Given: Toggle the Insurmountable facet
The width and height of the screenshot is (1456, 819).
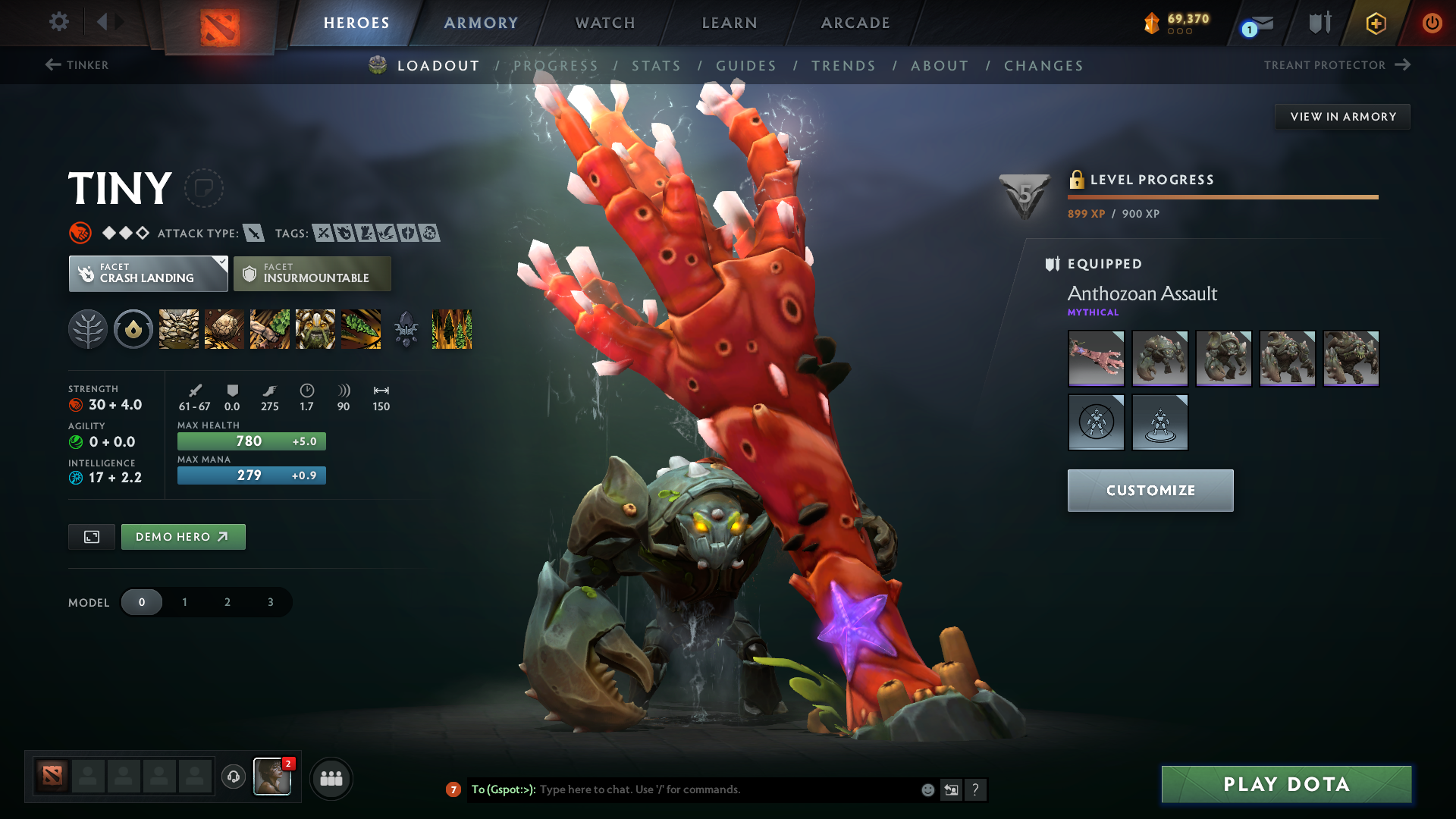Looking at the screenshot, I should 312,273.
